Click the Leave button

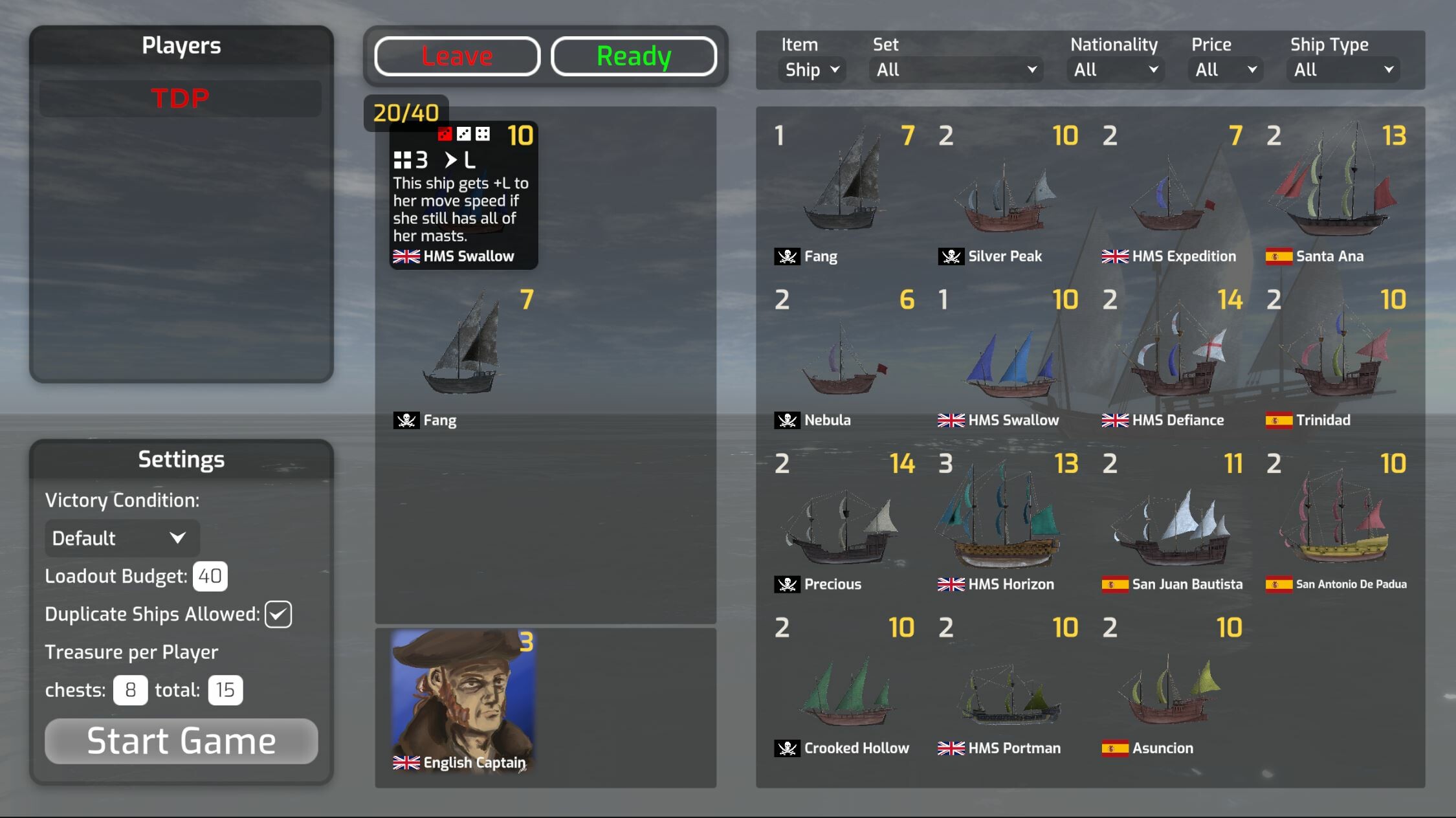pos(457,56)
